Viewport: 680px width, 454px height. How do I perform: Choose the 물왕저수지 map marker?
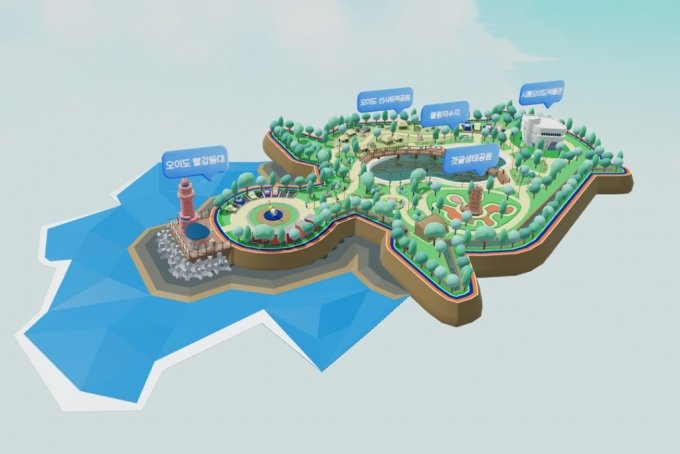pyautogui.click(x=441, y=114)
